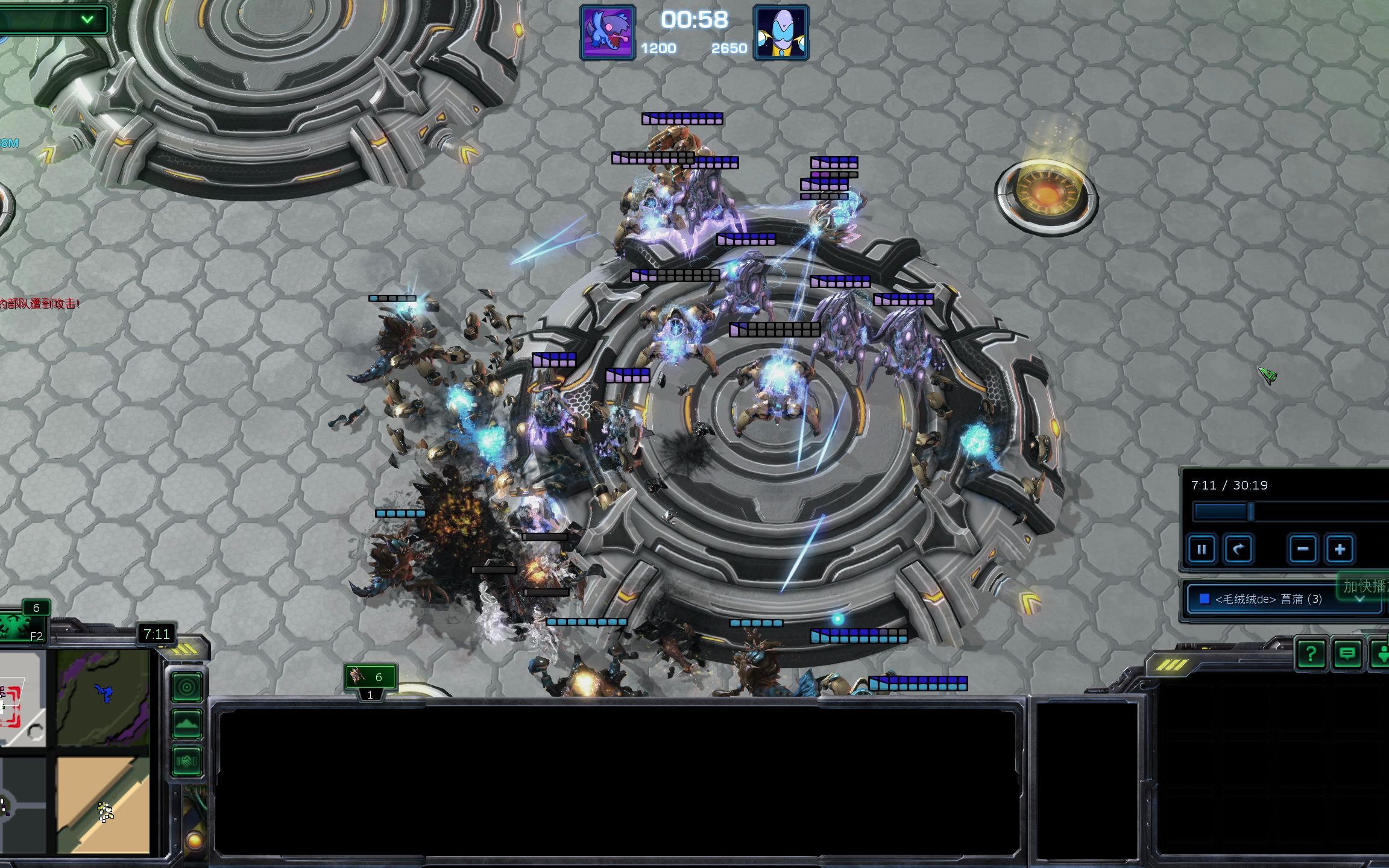Select all army units F2 button
1389x868 pixels.
tap(24, 627)
